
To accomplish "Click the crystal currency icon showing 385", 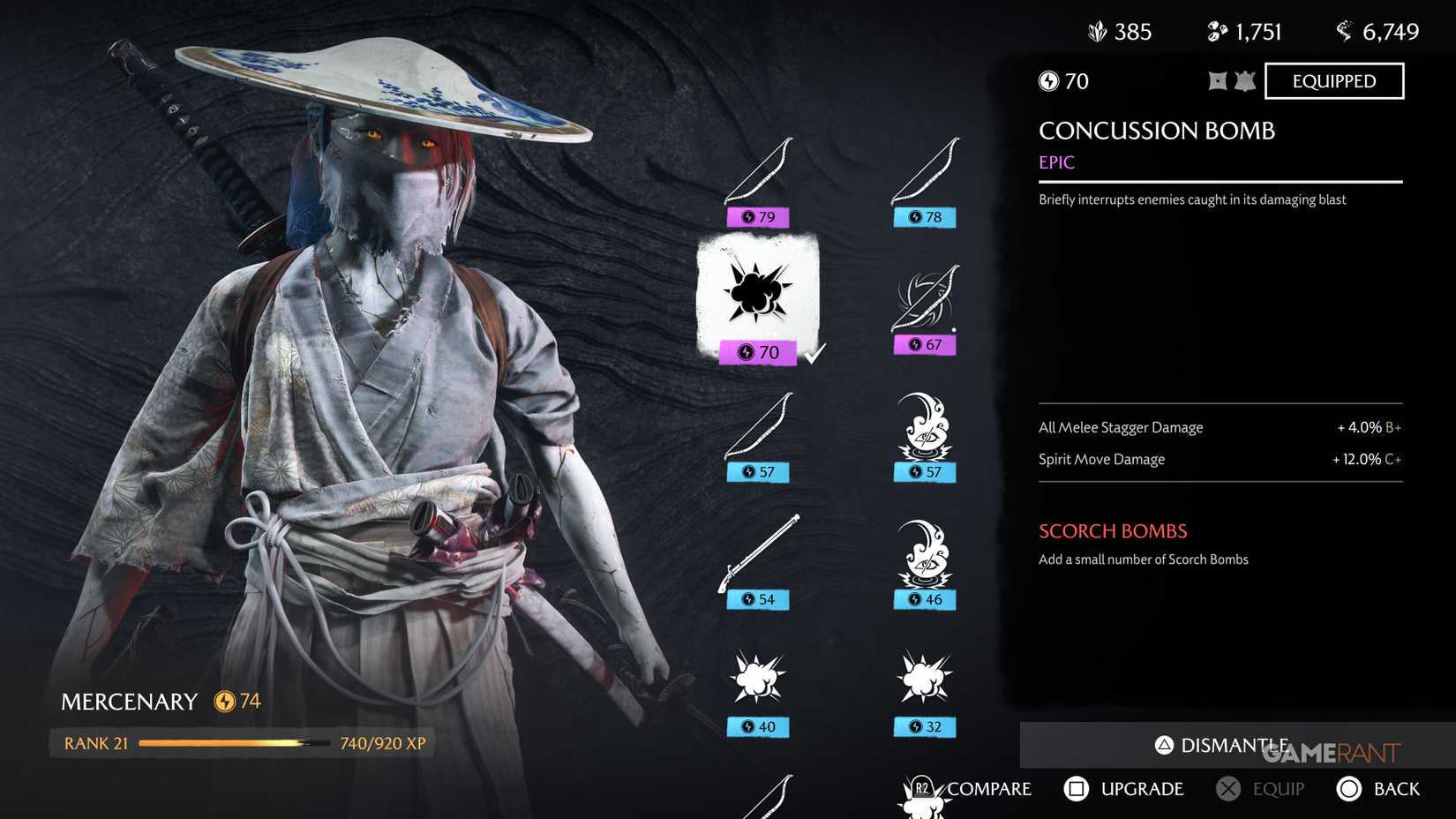I will pyautogui.click(x=1097, y=31).
